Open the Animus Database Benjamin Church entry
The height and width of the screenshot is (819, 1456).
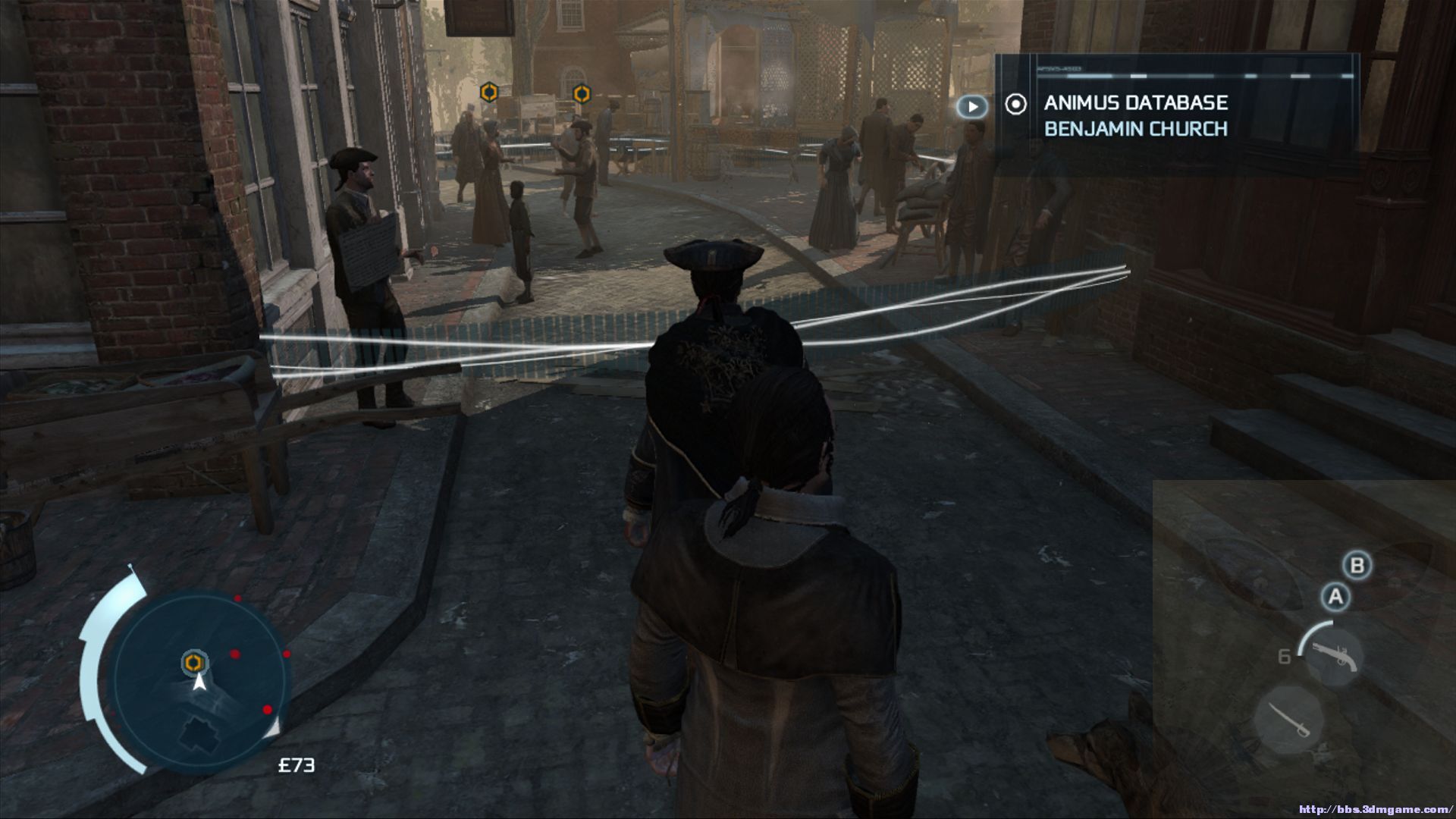click(1135, 115)
